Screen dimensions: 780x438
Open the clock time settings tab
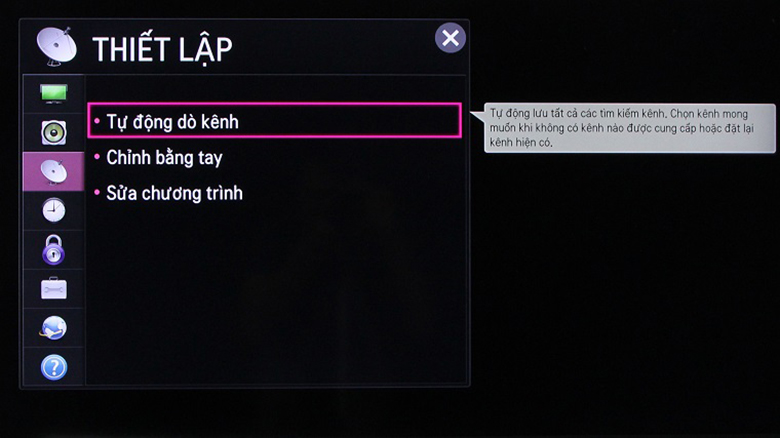tap(53, 210)
